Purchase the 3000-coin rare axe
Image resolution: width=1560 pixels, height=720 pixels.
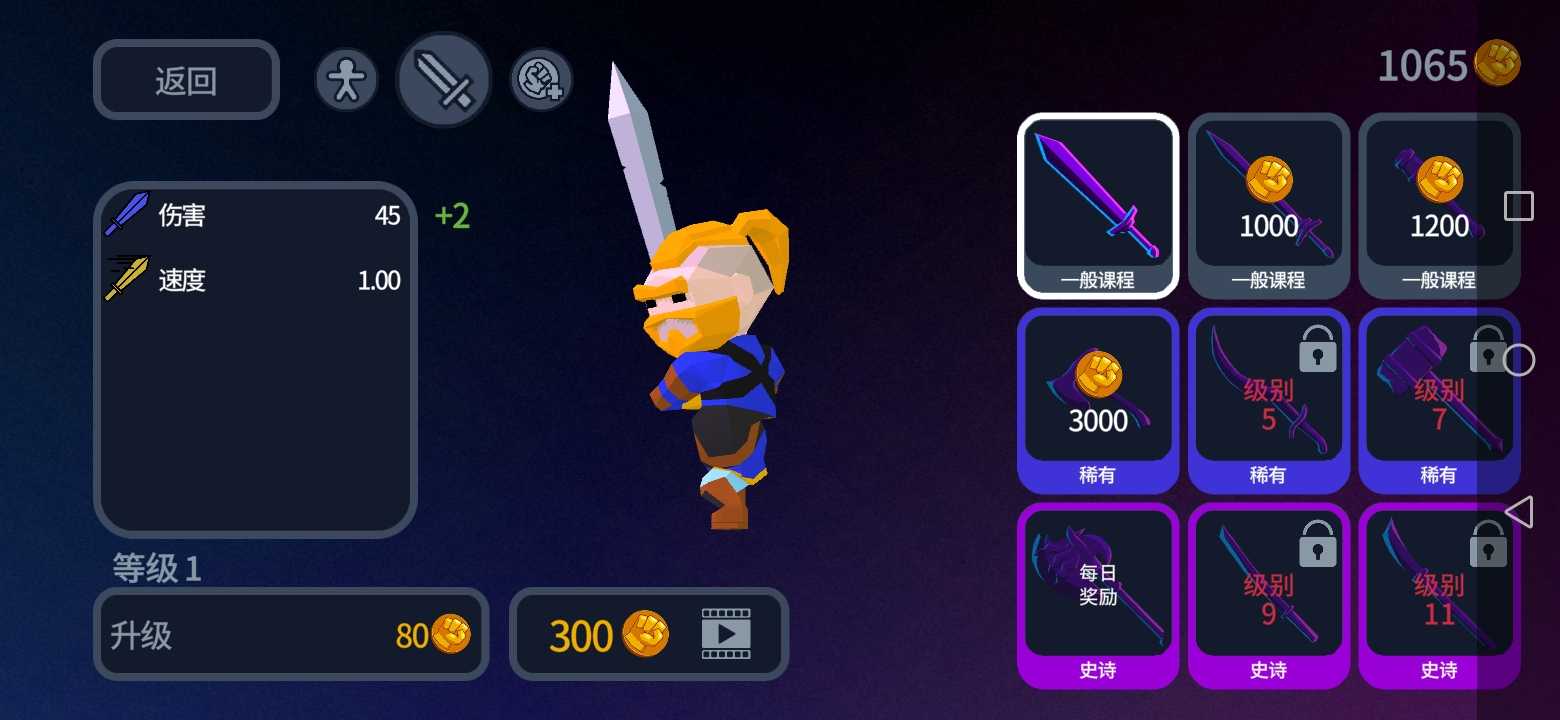click(x=1098, y=400)
